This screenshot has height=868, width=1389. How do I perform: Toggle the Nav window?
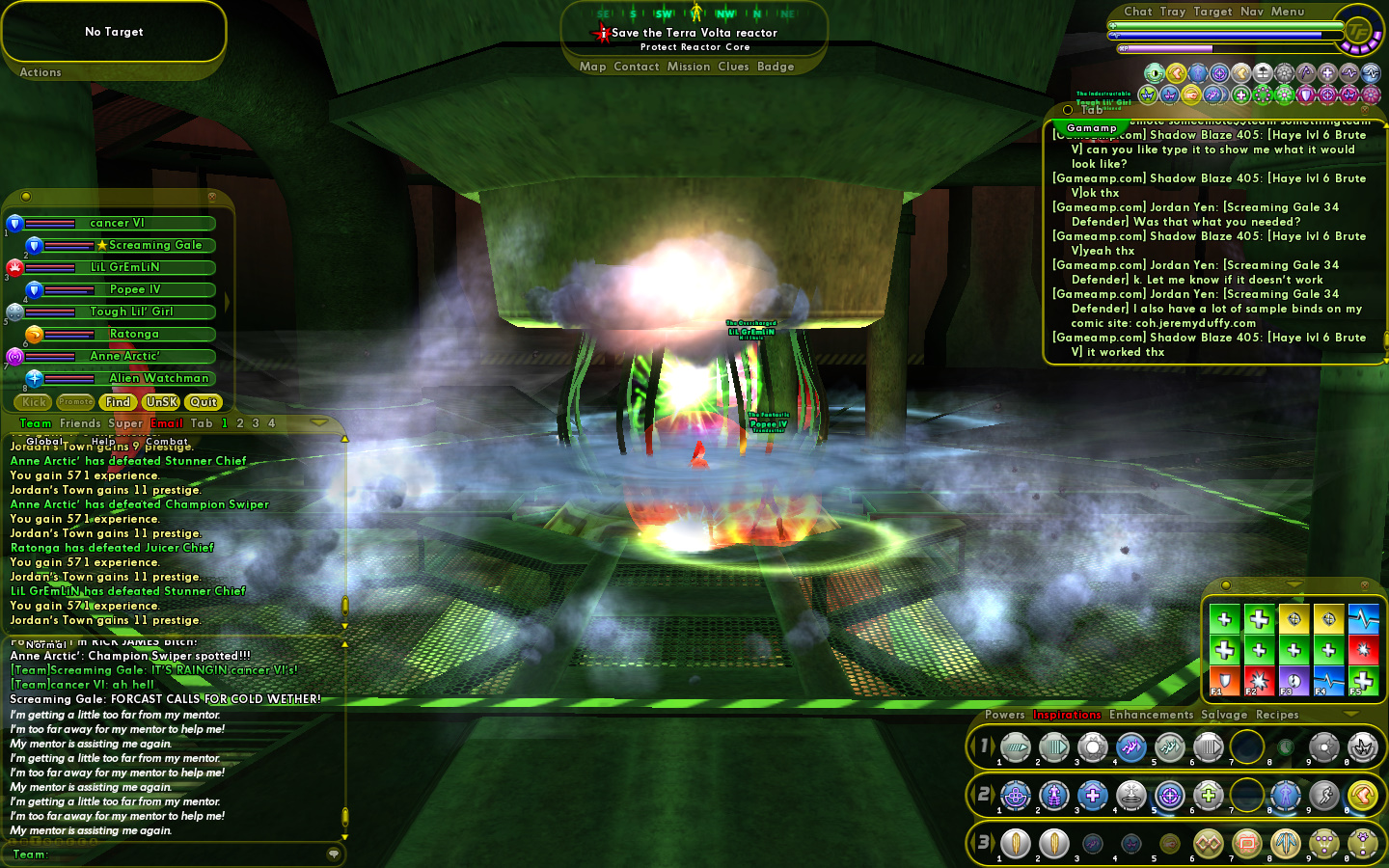[1251, 12]
